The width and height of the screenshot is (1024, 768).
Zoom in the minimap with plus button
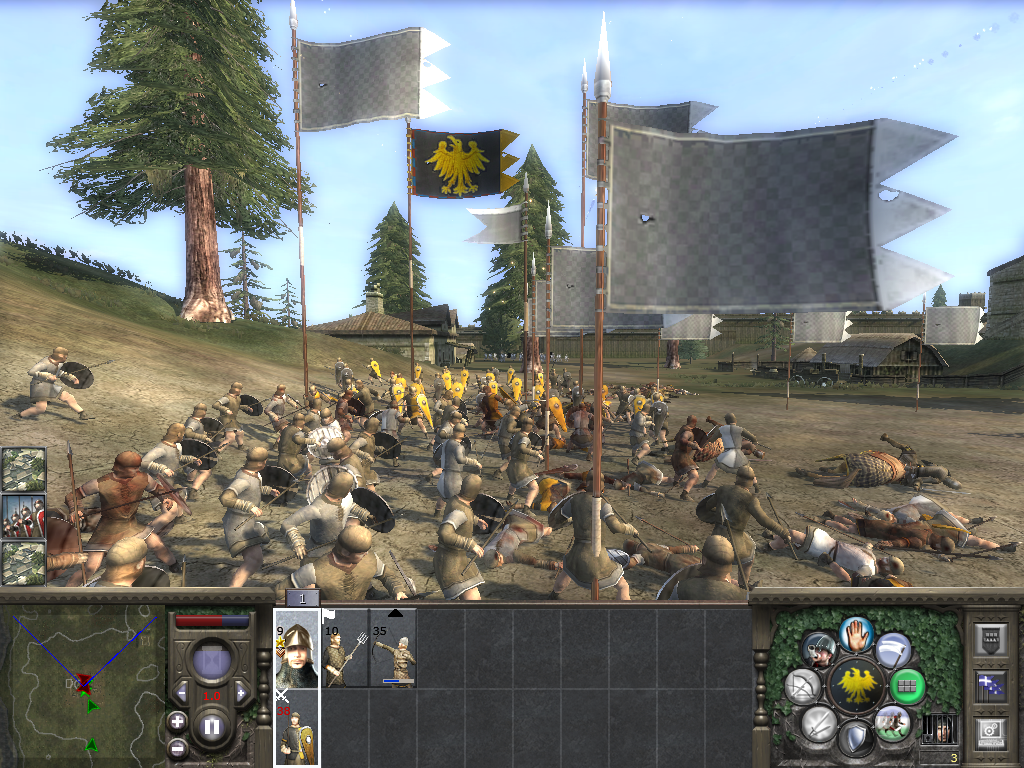[x=177, y=720]
